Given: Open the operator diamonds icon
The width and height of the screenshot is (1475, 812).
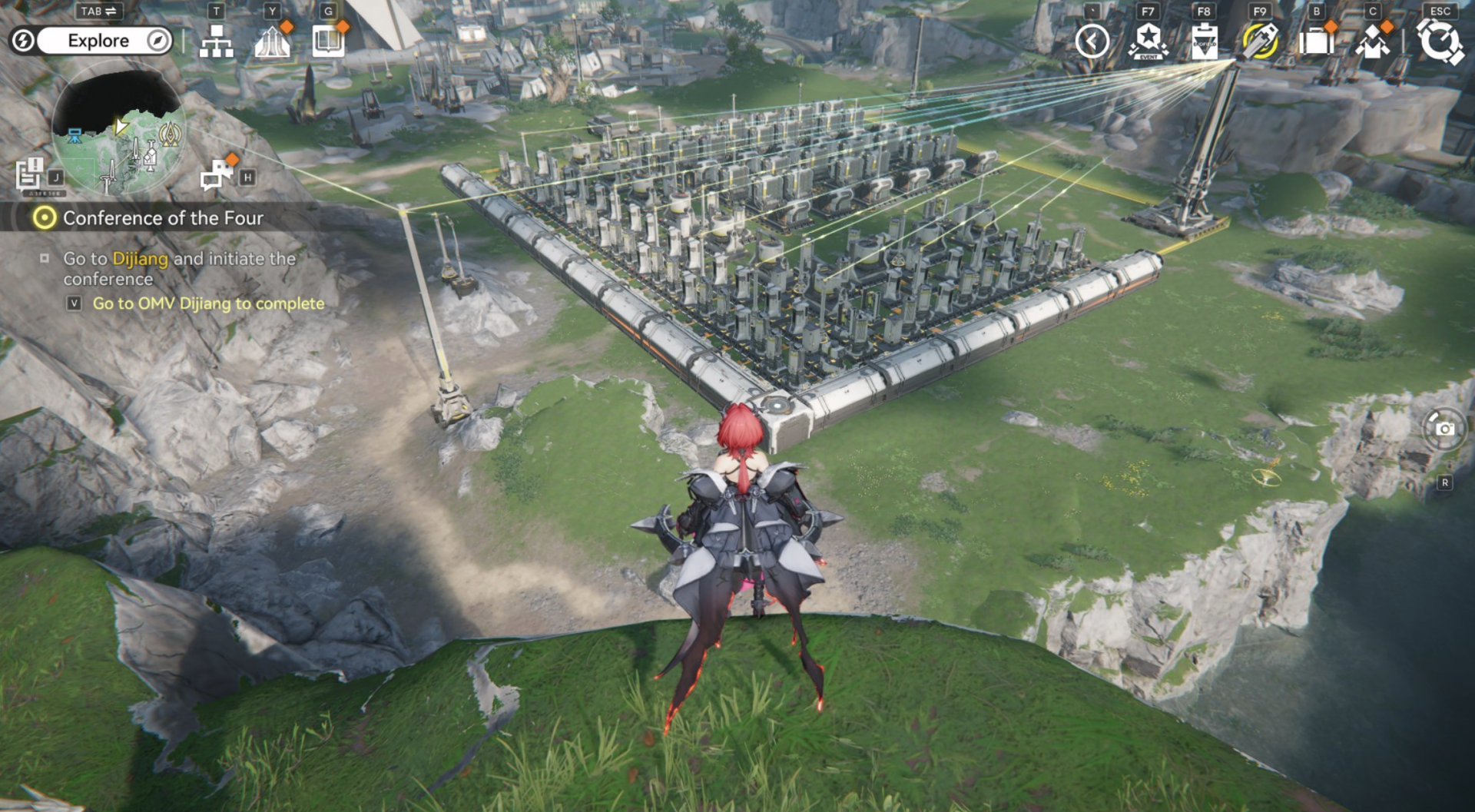Looking at the screenshot, I should point(1372,41).
